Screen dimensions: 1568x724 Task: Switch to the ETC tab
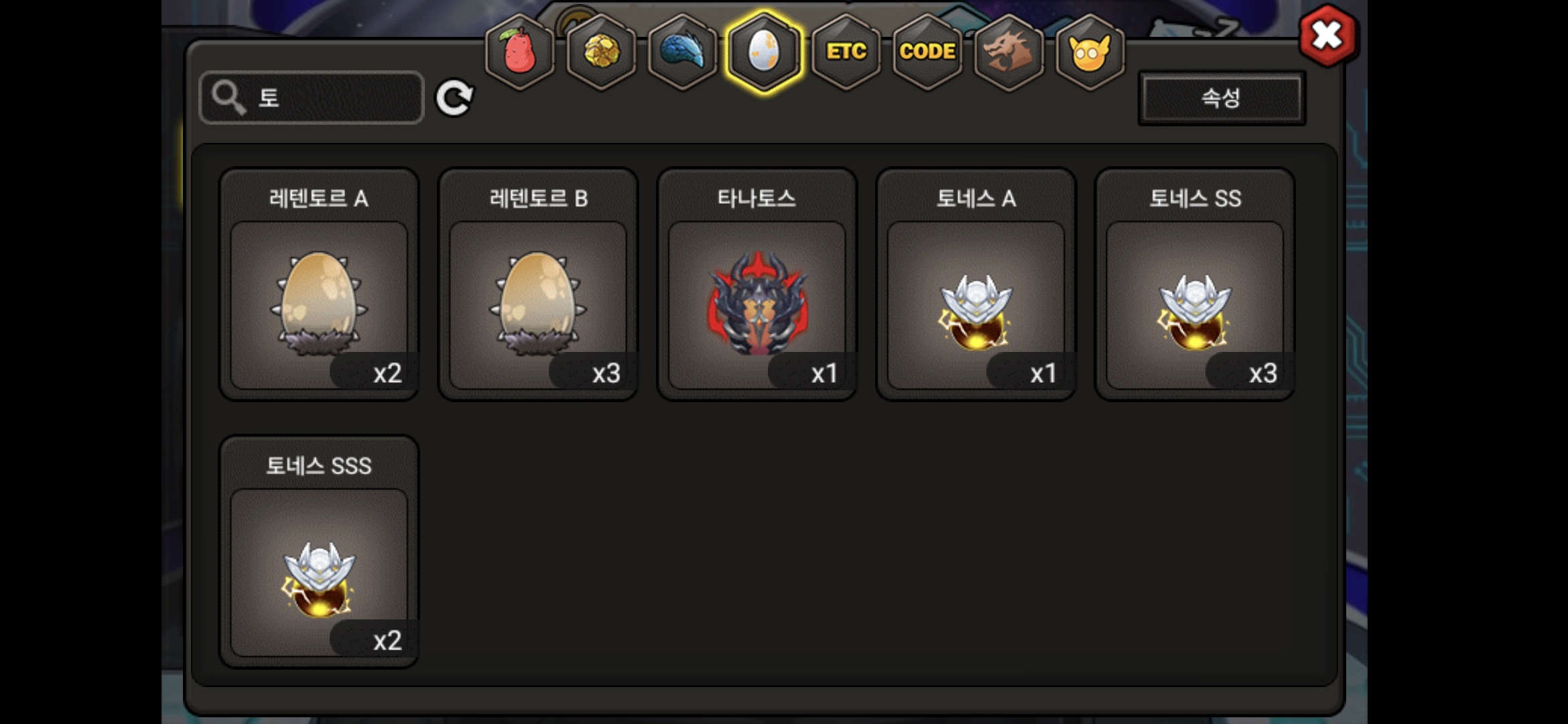pos(846,52)
